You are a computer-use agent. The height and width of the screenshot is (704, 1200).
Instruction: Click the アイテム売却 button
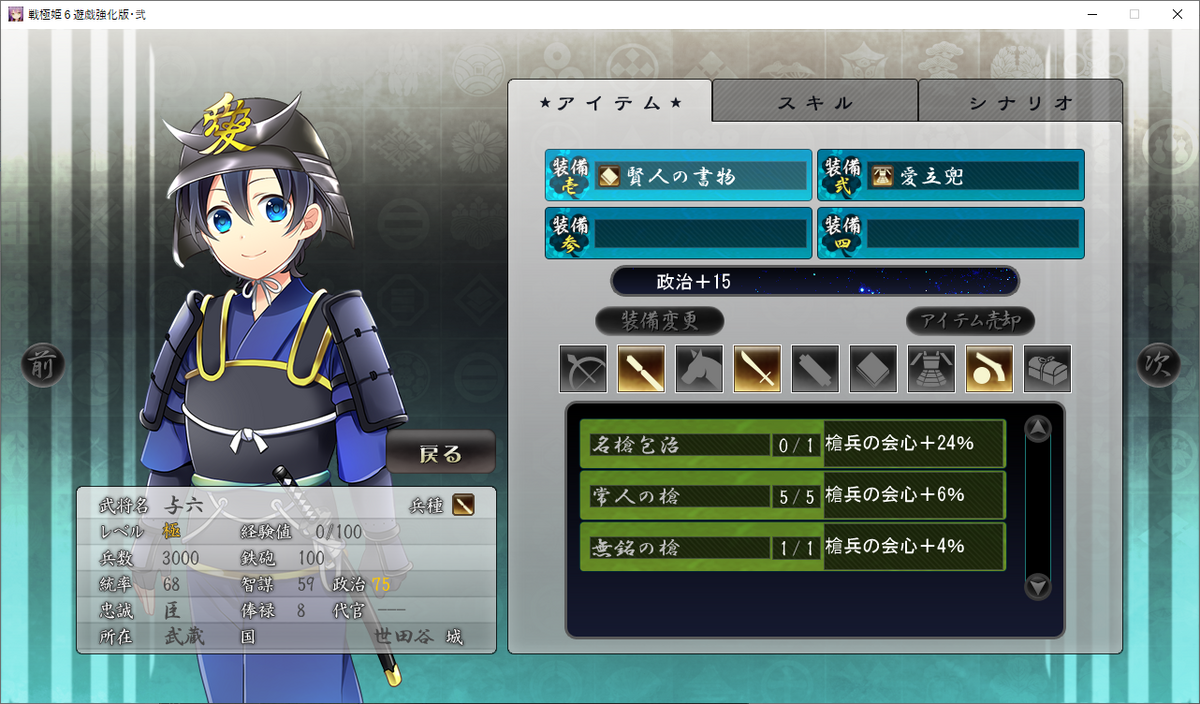pos(970,321)
